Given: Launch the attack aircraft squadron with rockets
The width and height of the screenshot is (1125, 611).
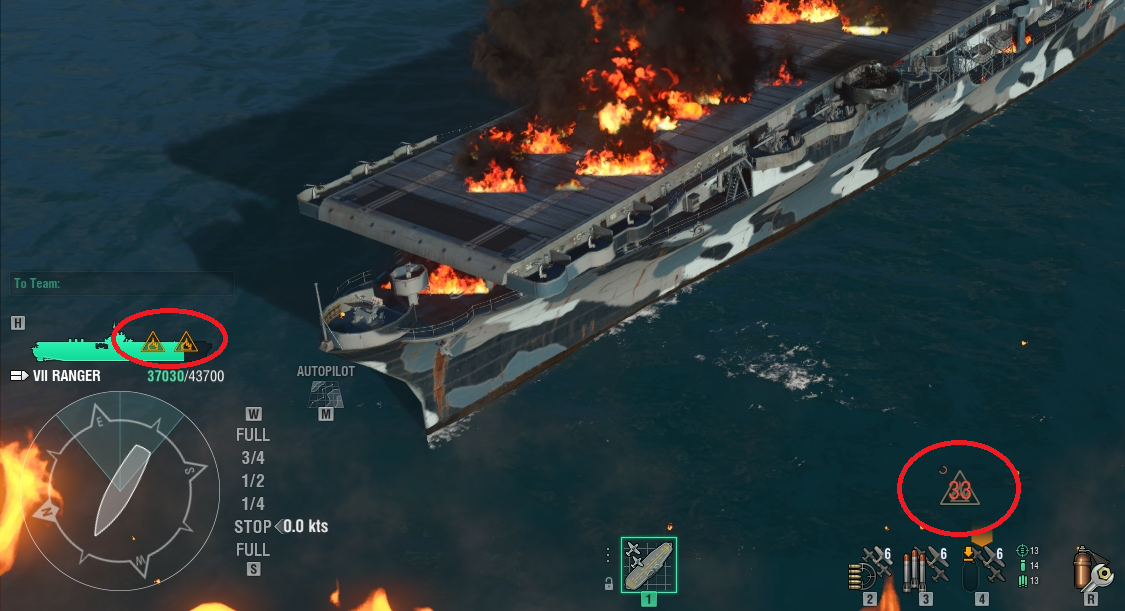Looking at the screenshot, I should [872, 565].
